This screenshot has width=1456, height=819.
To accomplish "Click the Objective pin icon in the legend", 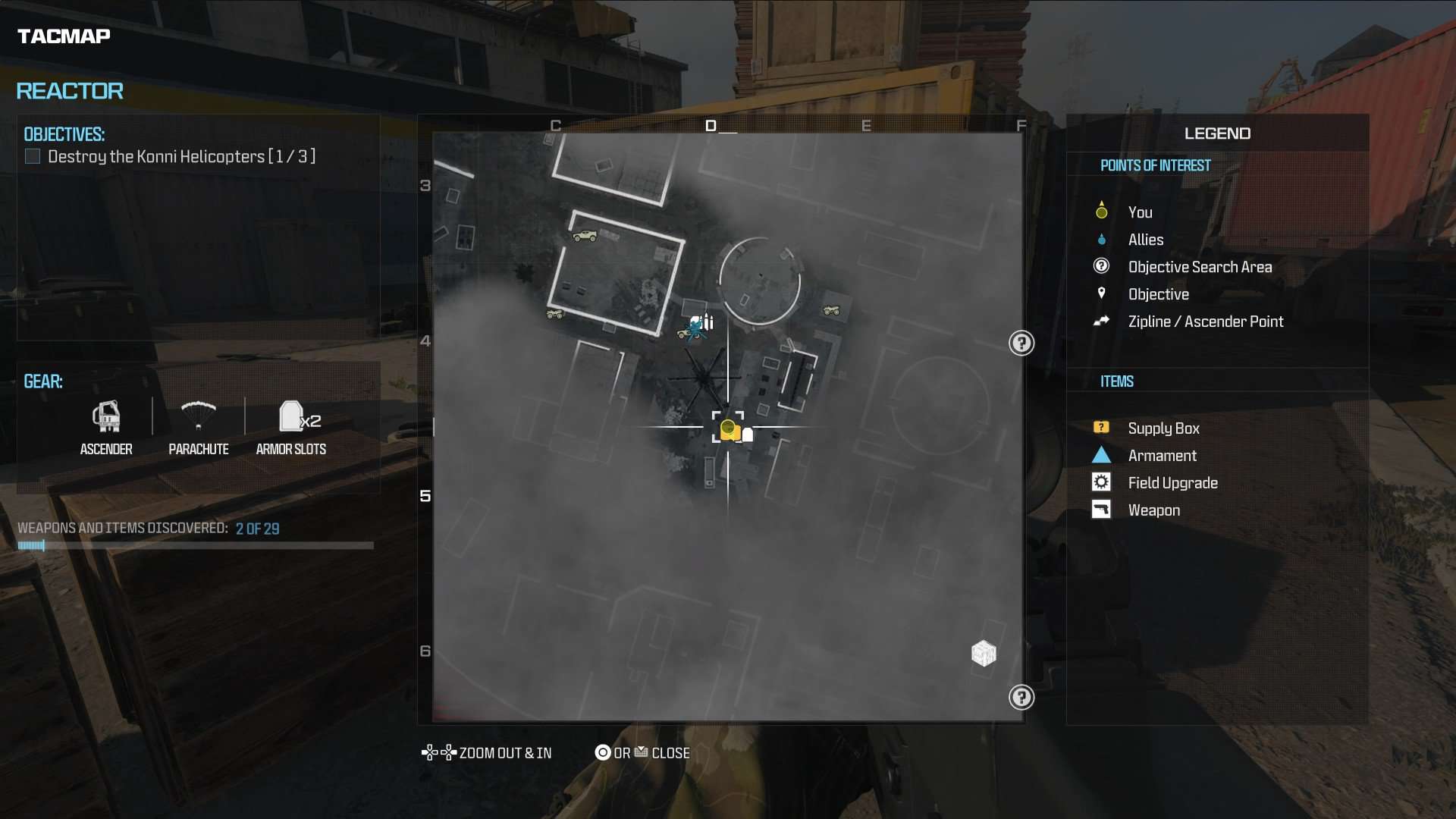I will 1101,293.
